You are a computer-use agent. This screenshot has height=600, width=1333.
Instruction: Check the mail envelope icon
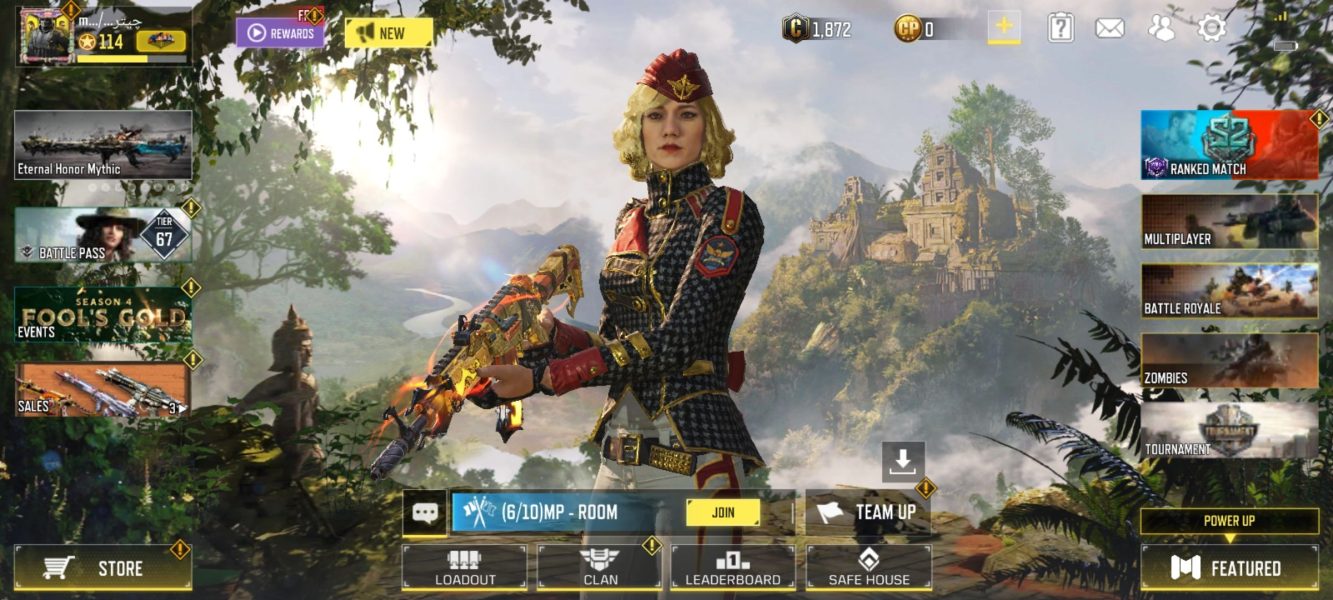1109,28
